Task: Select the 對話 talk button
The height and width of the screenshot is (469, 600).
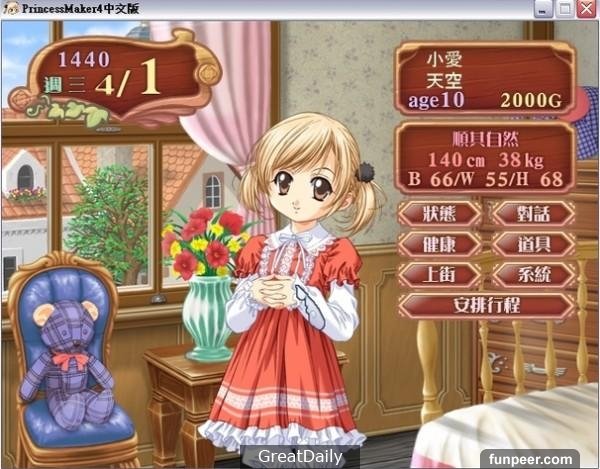Action: tap(534, 214)
